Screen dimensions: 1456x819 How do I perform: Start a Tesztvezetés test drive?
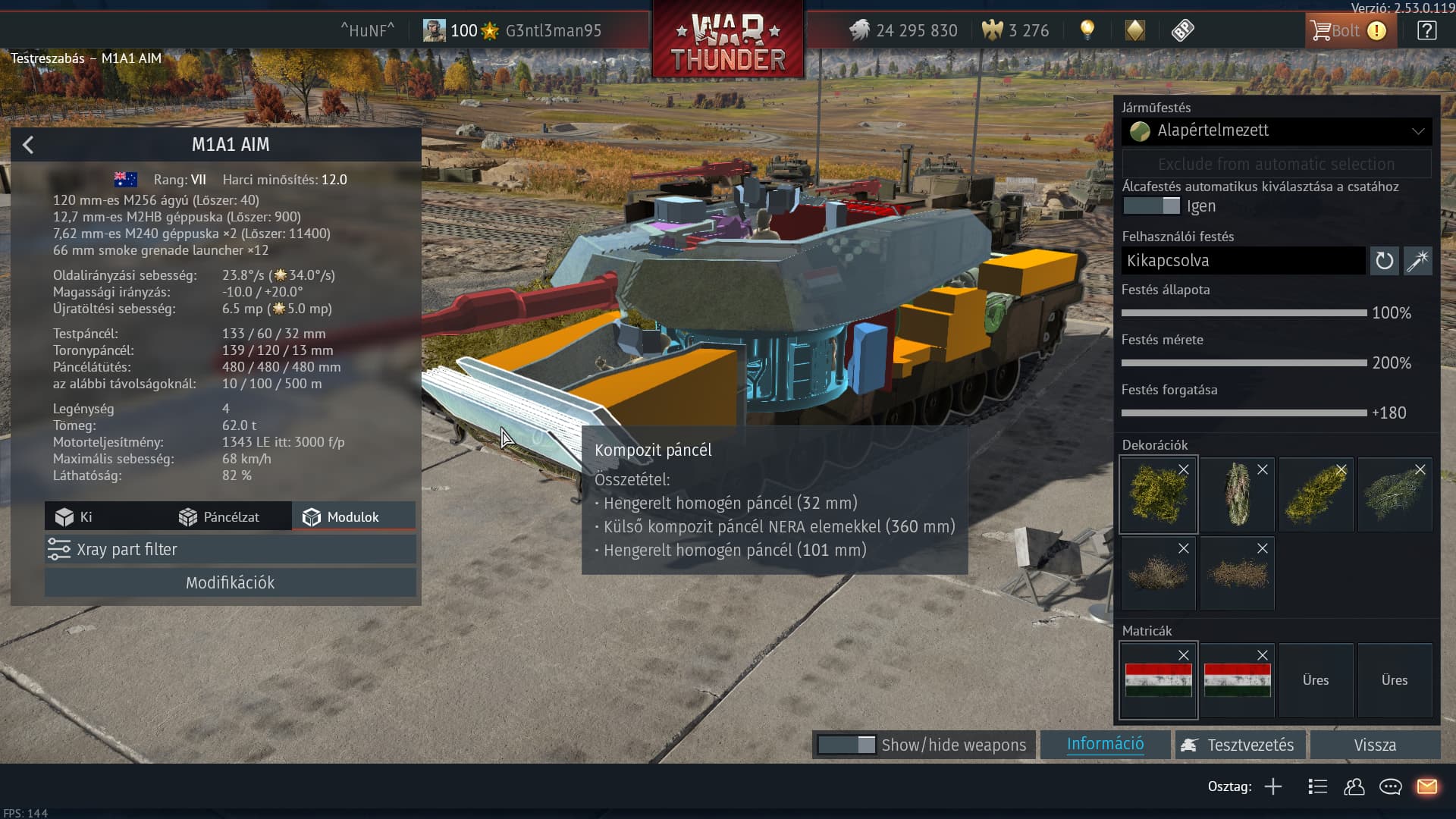[x=1240, y=745]
